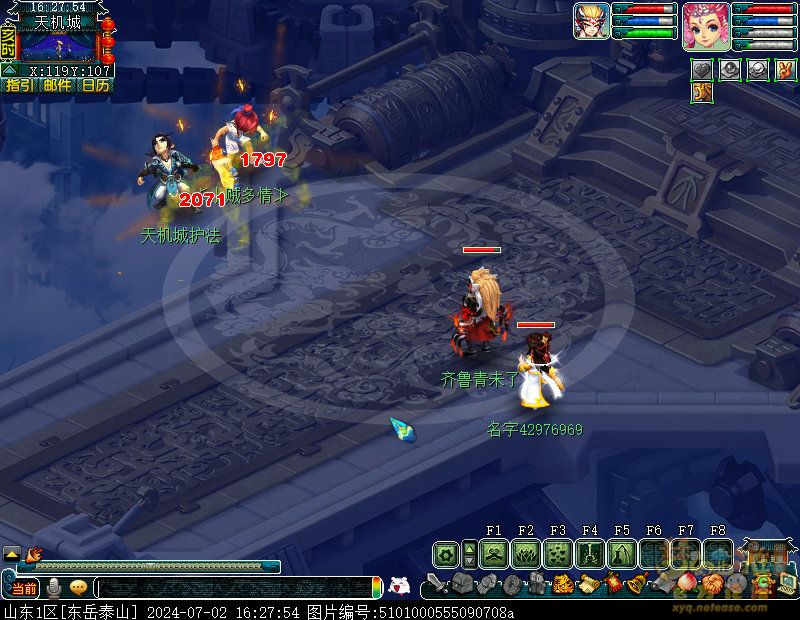The image size is (800, 620).
Task: Activate the F3 hearts skill shortcut
Action: [x=558, y=554]
